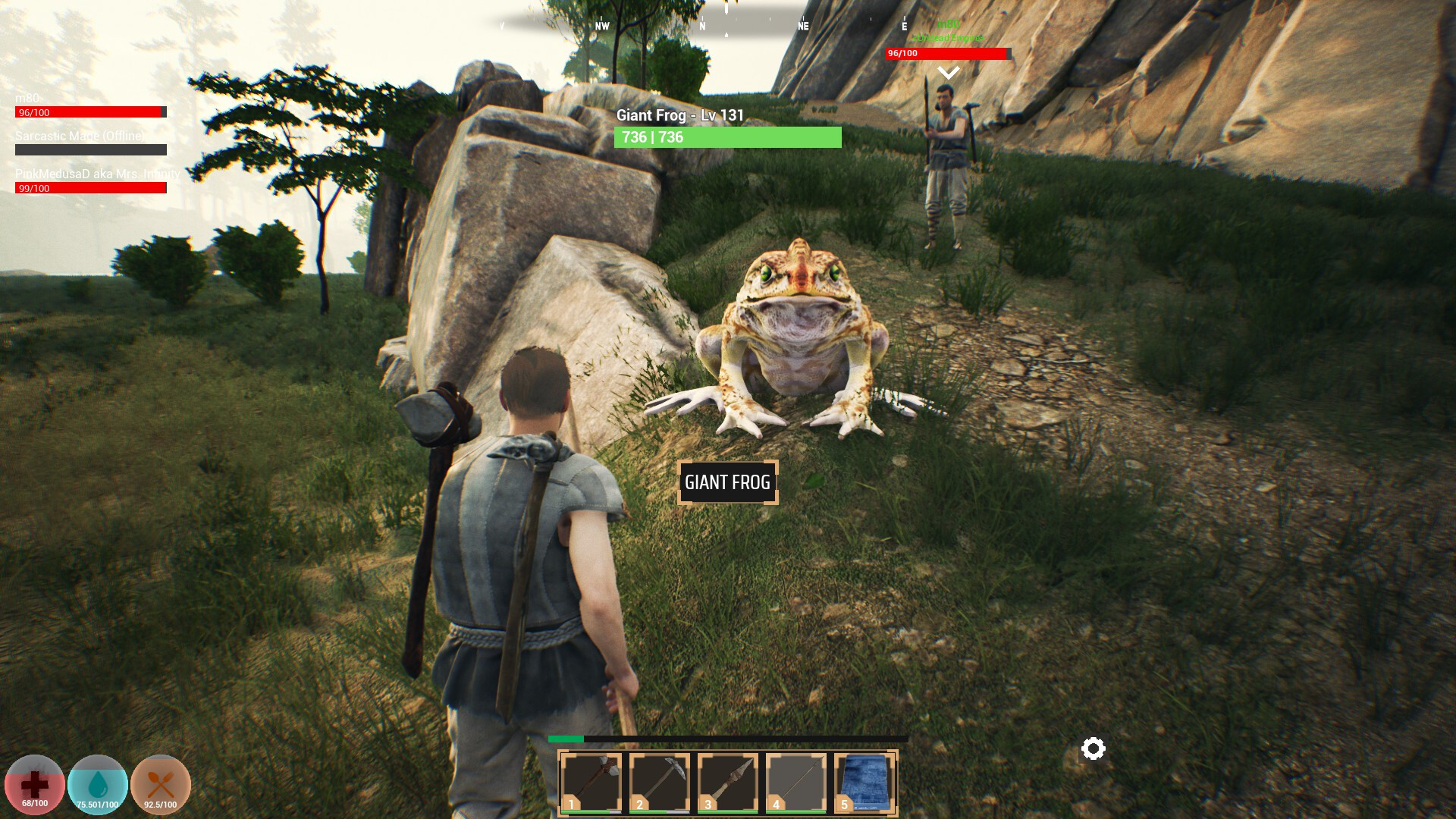Select the stone axe in hotbar slot 1
This screenshot has height=819, width=1456.
coord(591,780)
